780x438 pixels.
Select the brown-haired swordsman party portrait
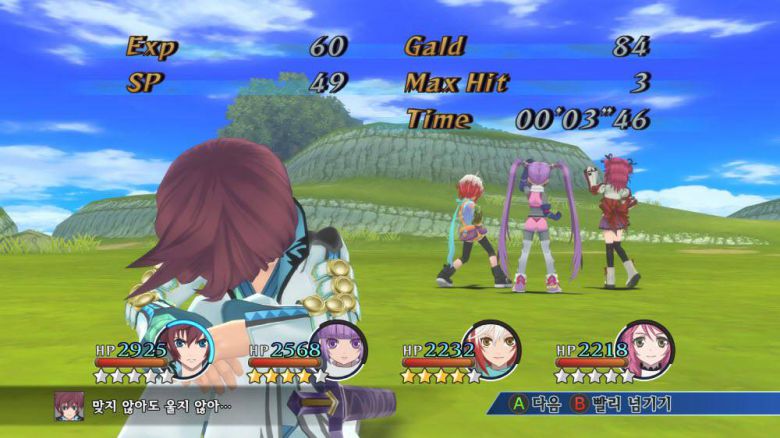[x=184, y=347]
